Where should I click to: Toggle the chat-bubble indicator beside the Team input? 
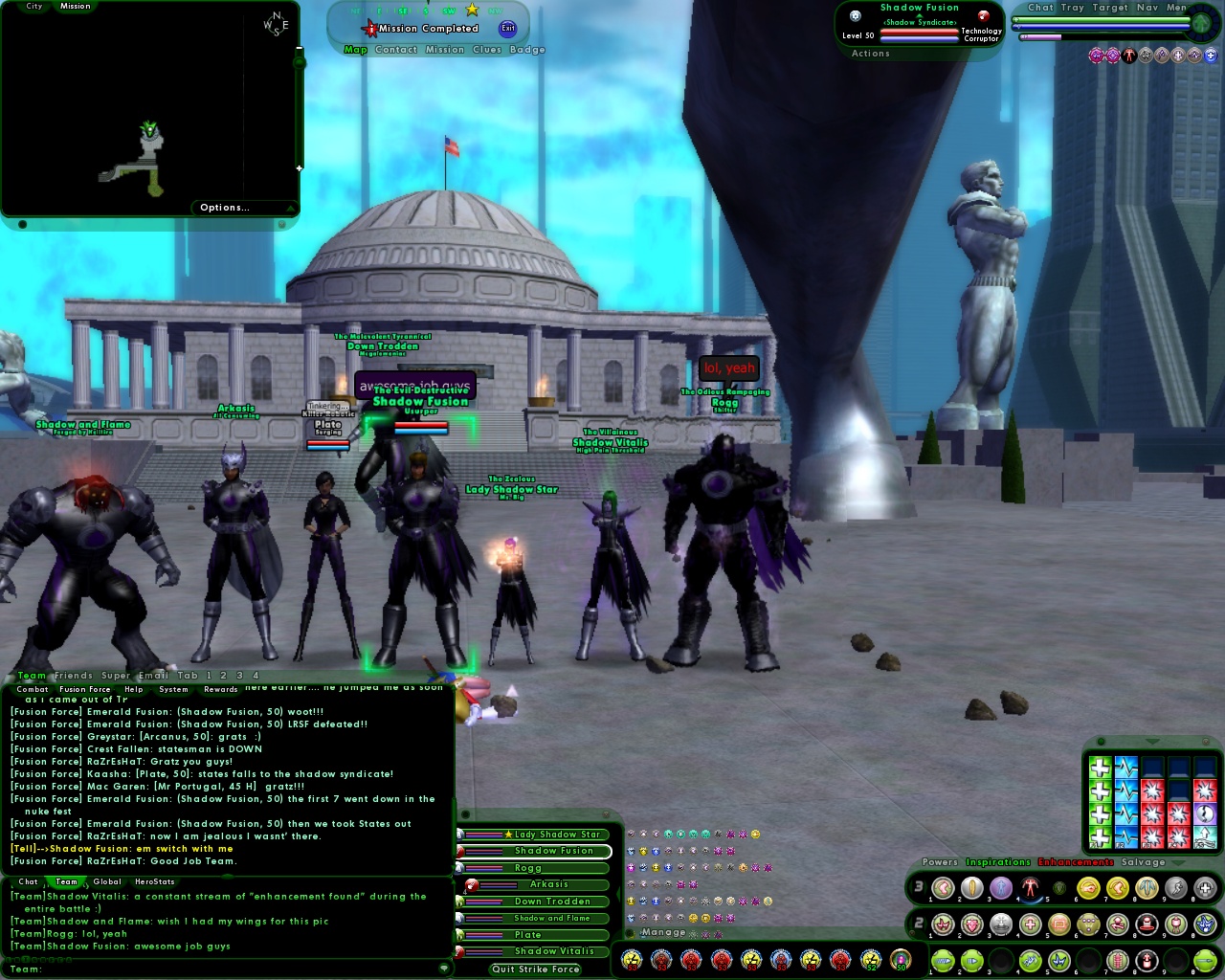(444, 969)
